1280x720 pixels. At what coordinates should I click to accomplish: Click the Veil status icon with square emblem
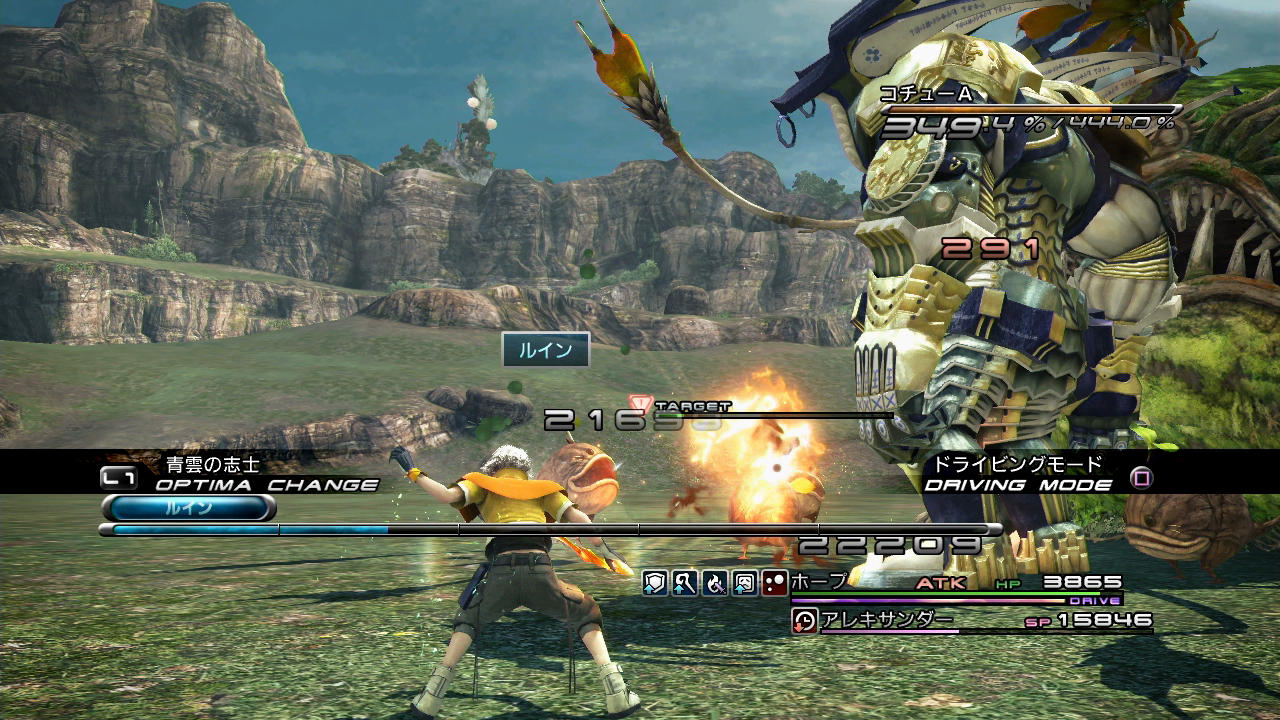(745, 583)
